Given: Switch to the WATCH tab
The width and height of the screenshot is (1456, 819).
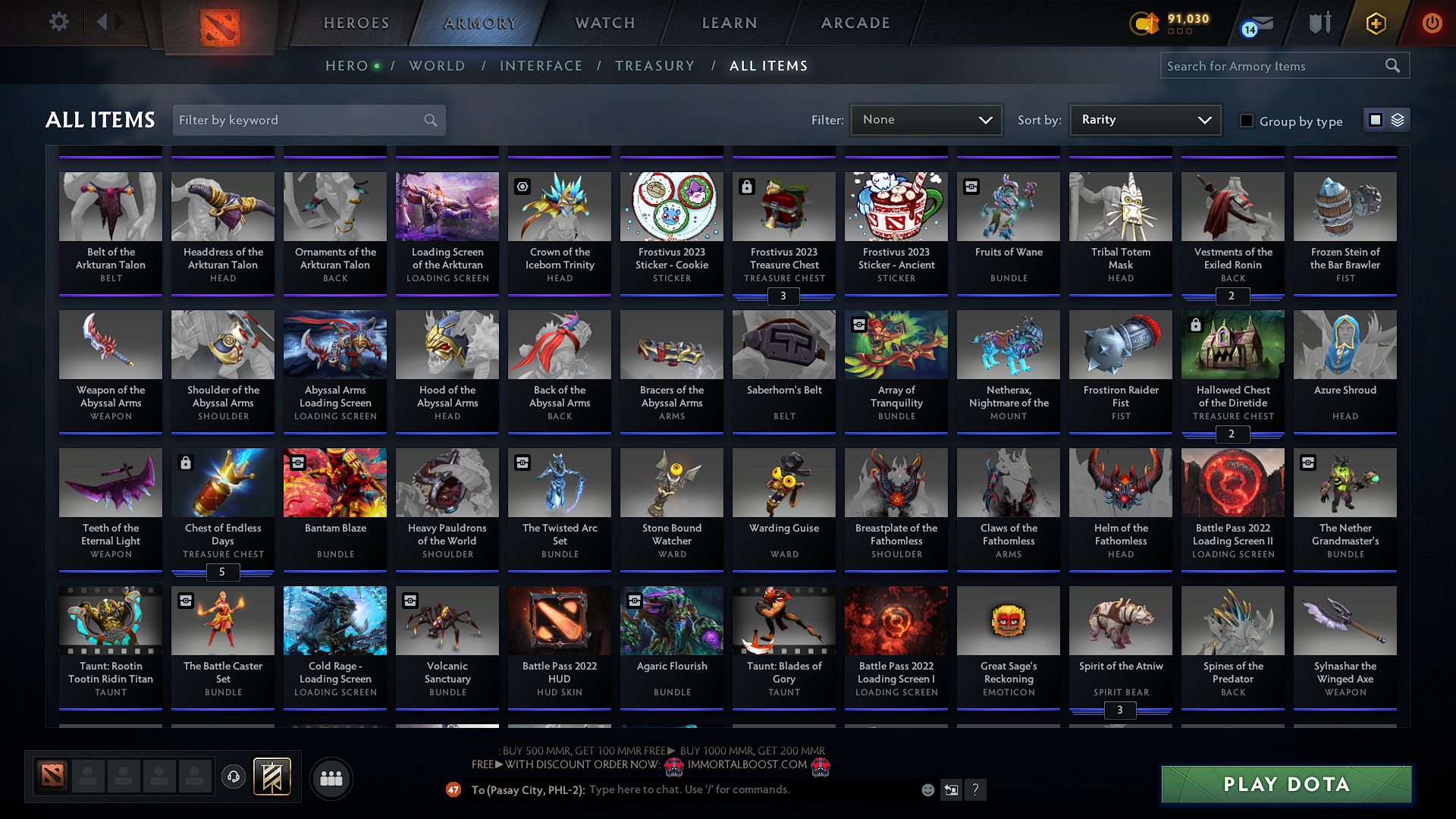Looking at the screenshot, I should click(604, 23).
